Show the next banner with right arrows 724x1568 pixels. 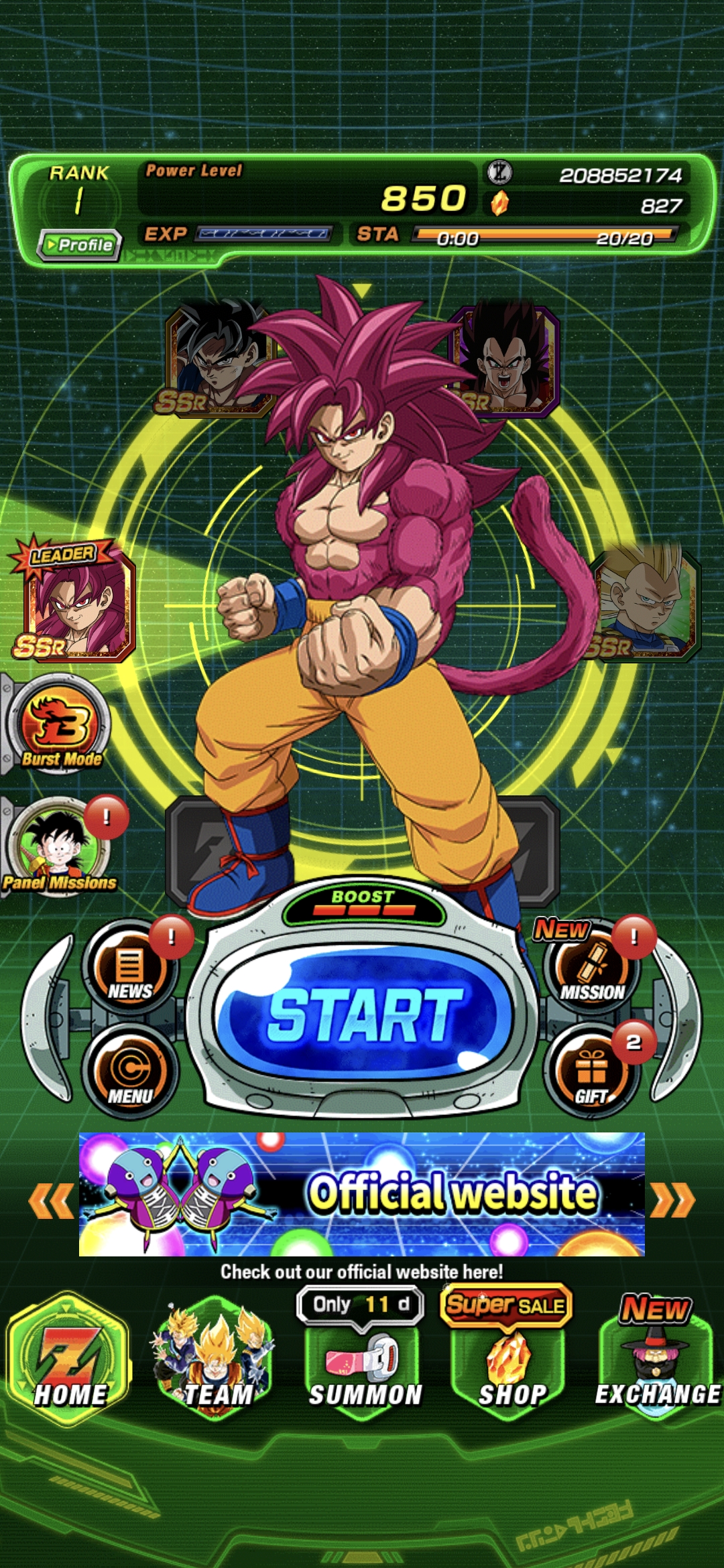[673, 1199]
